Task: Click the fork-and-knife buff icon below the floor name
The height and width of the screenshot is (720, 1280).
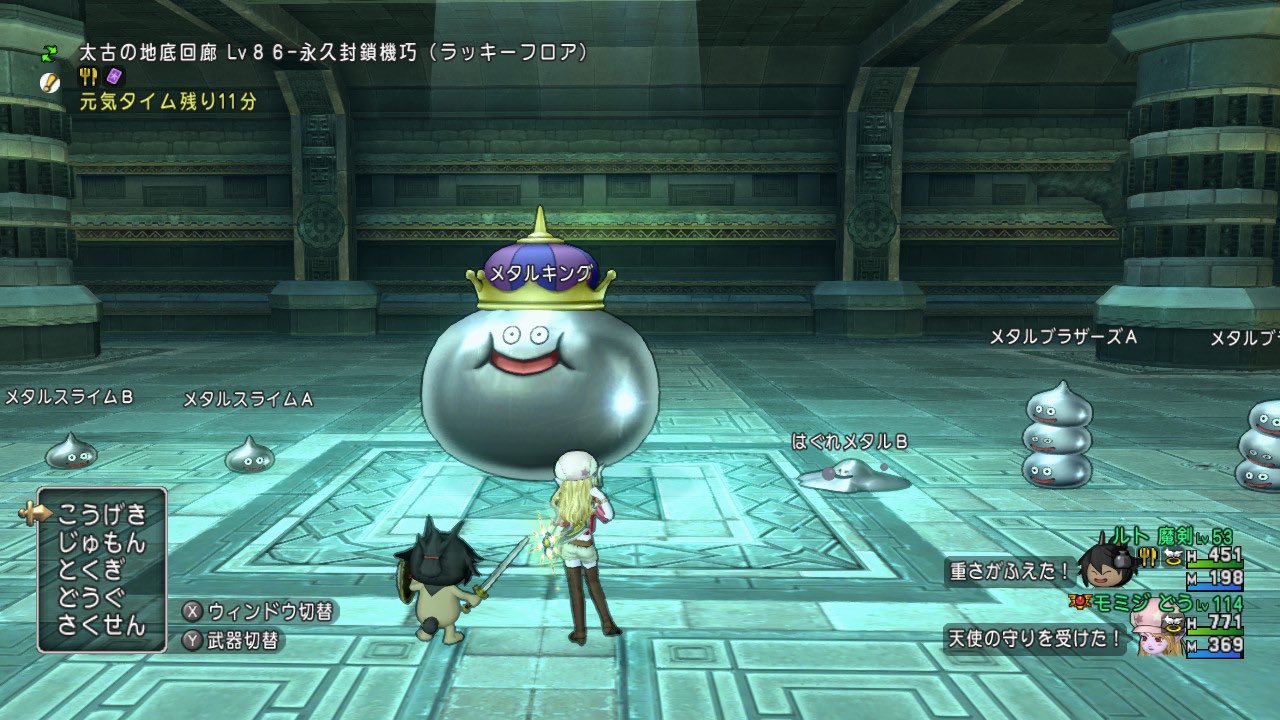Action: (89, 77)
